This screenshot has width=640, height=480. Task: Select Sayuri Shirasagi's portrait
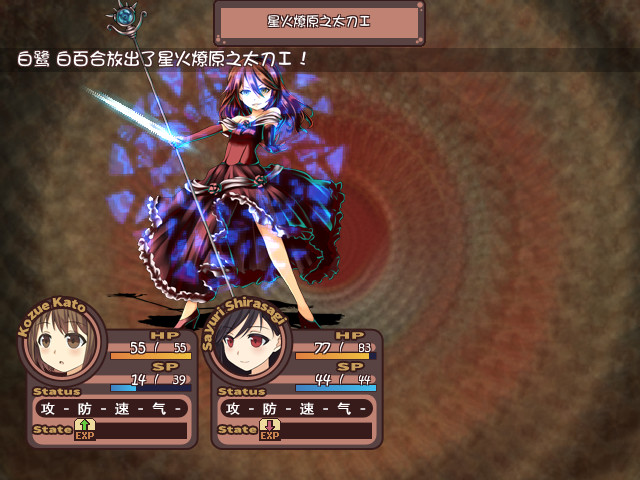coord(245,347)
